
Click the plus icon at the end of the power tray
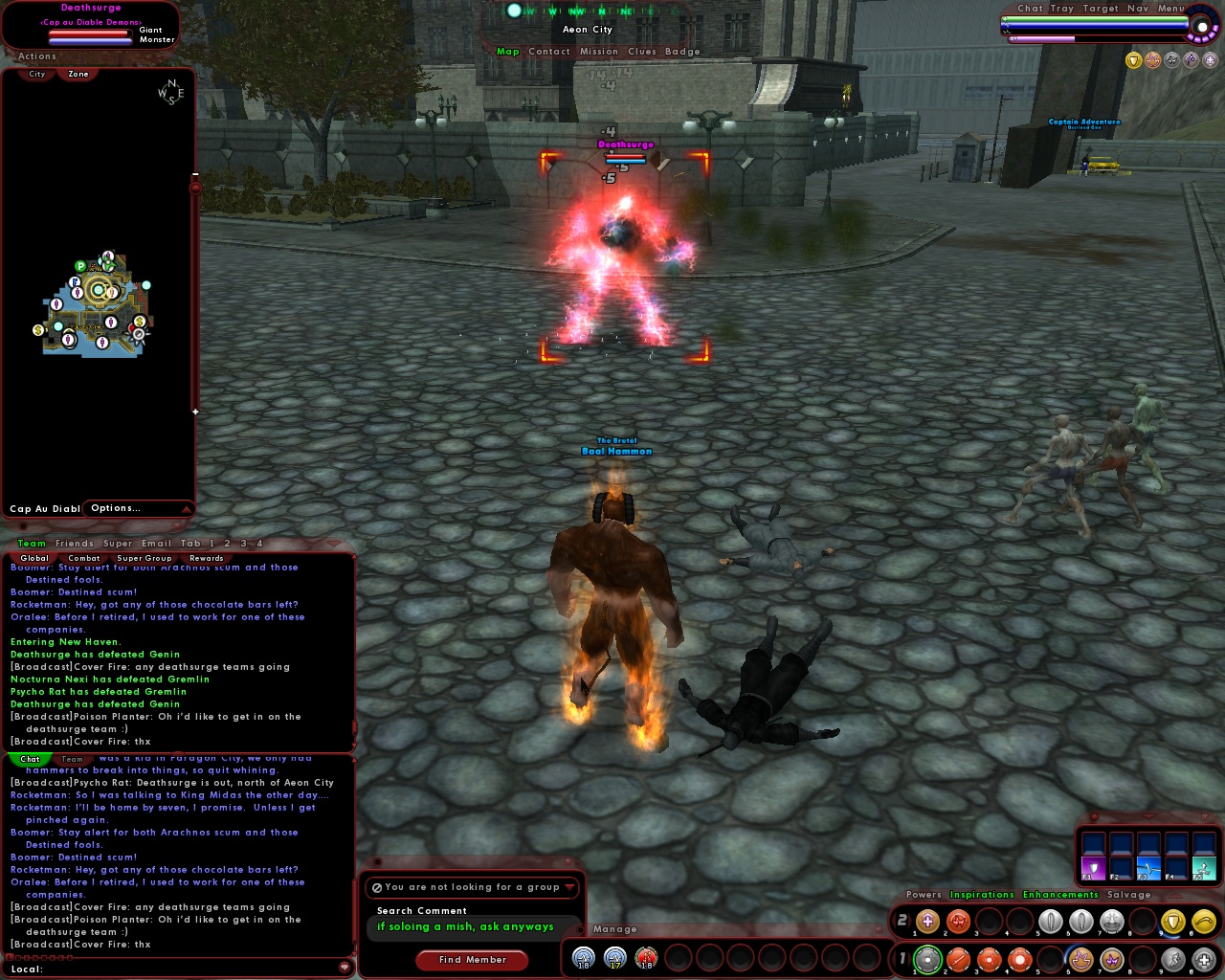[1204, 959]
